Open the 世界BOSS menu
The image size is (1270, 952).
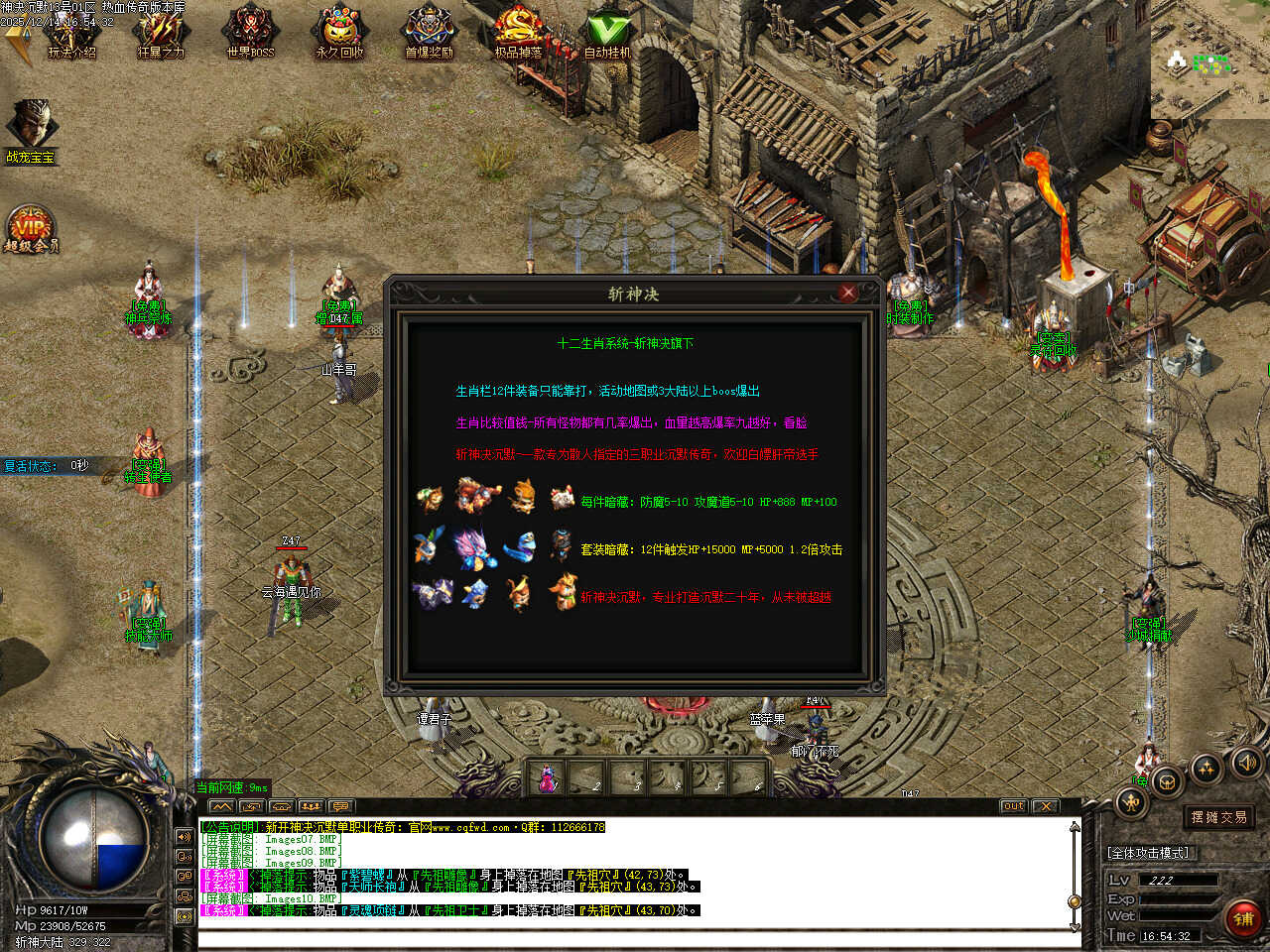[250, 35]
